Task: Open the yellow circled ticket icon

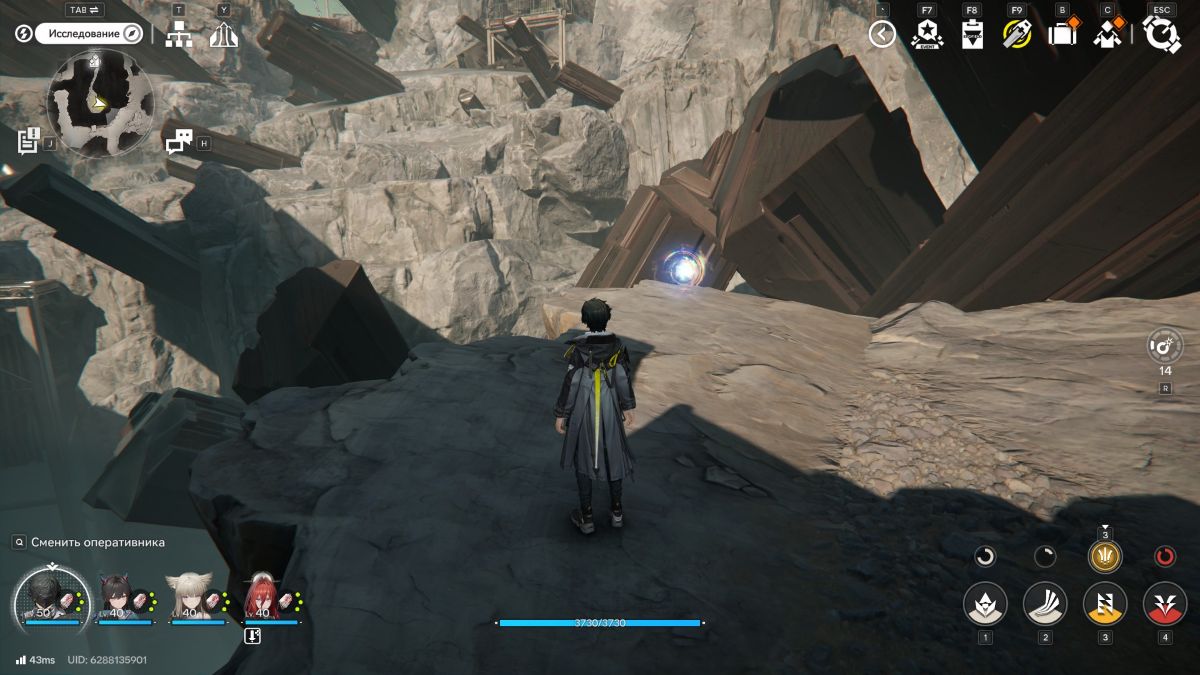Action: click(1017, 34)
